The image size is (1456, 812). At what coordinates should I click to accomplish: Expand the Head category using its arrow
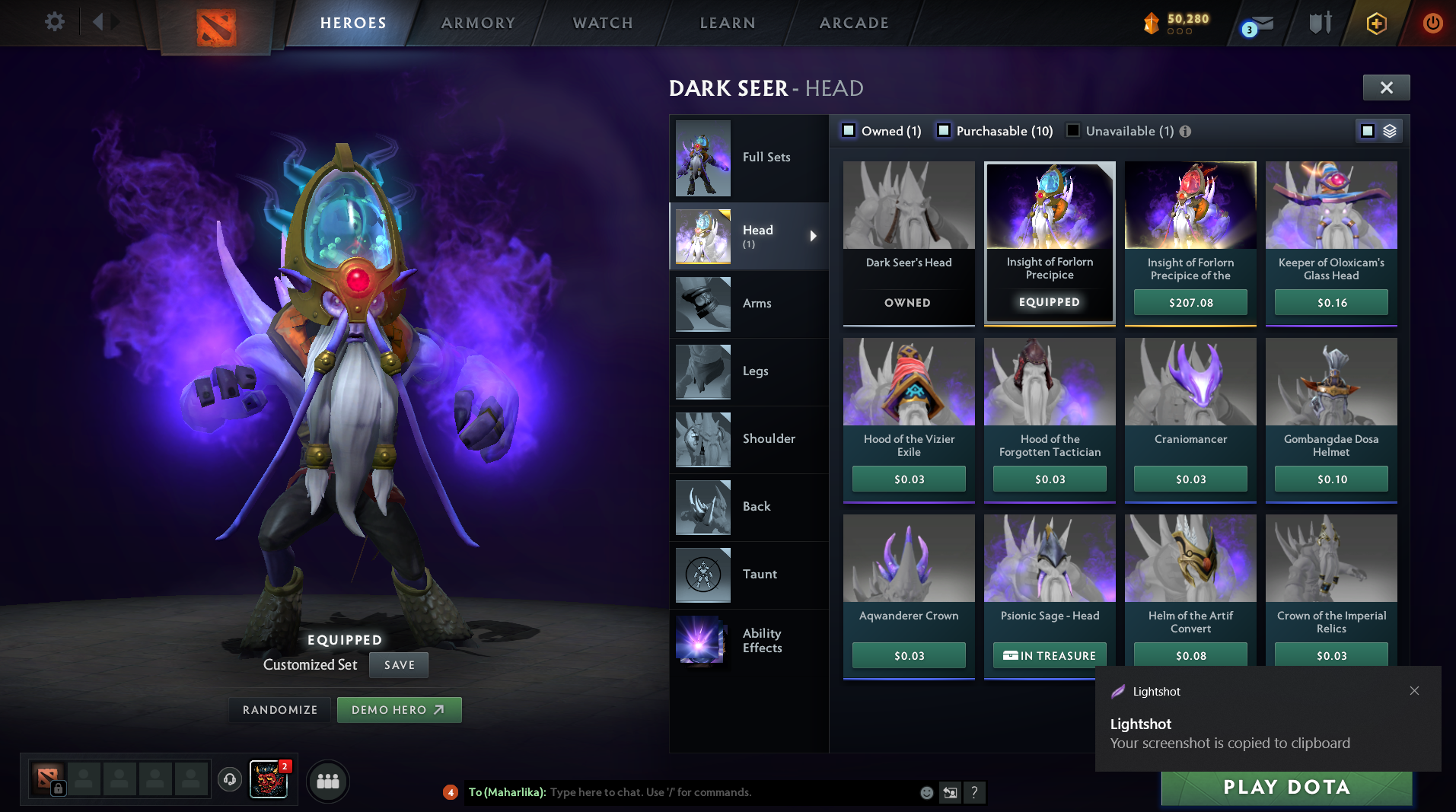pyautogui.click(x=813, y=236)
